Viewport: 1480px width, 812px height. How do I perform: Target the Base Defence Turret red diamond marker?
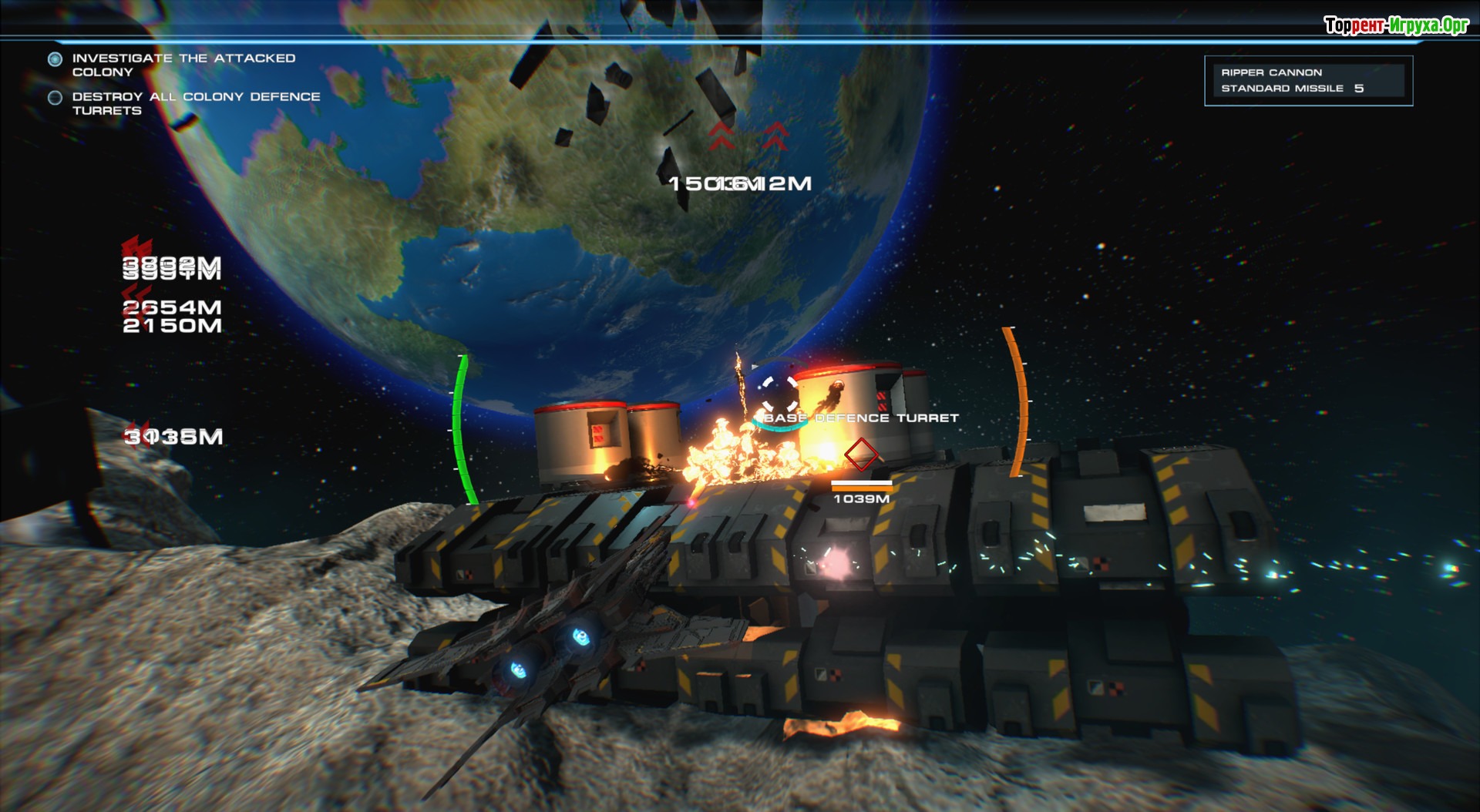861,454
